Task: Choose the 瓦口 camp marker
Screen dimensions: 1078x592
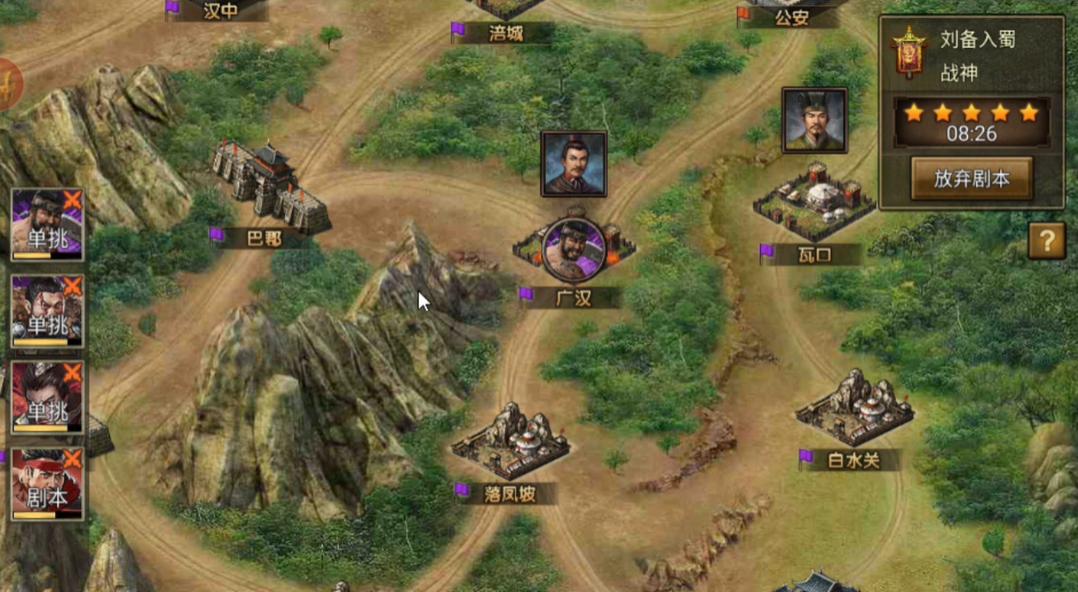Action: pyautogui.click(x=813, y=203)
